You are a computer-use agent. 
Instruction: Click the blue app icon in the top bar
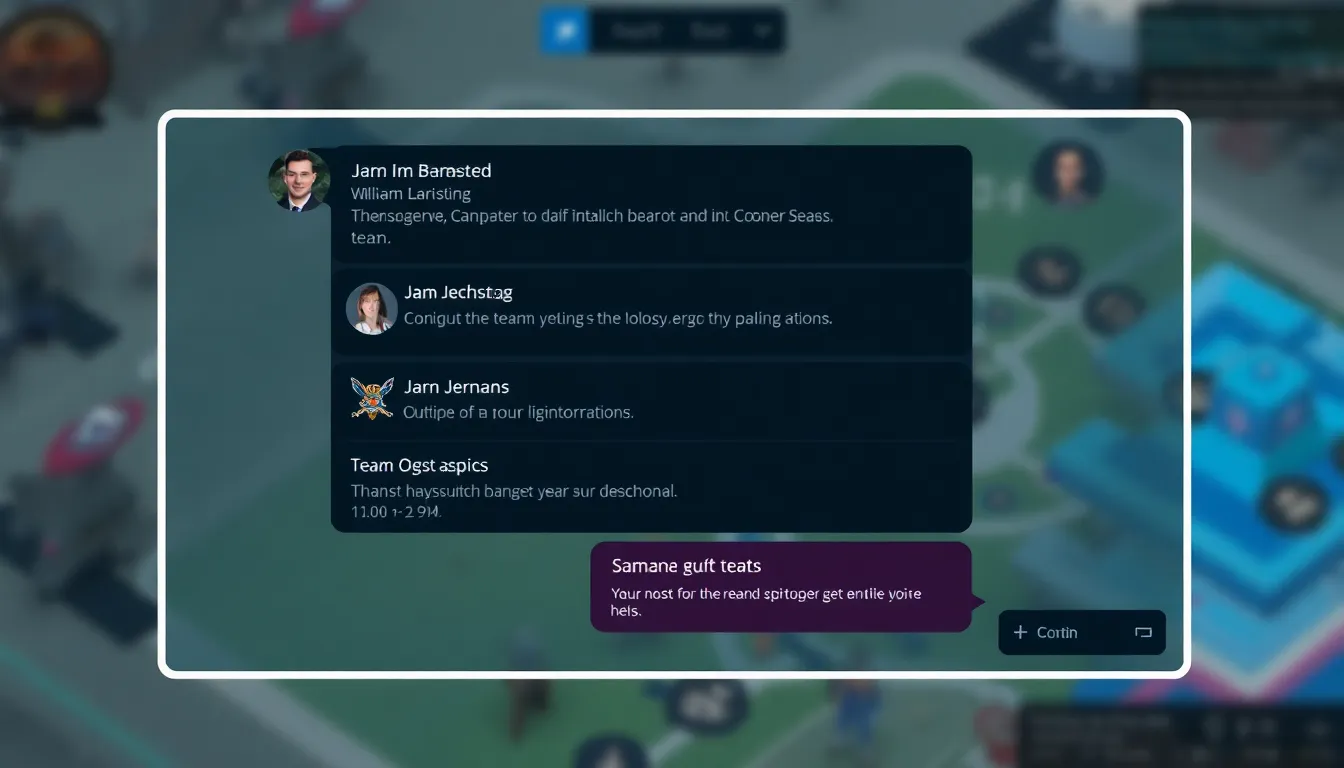[x=563, y=30]
